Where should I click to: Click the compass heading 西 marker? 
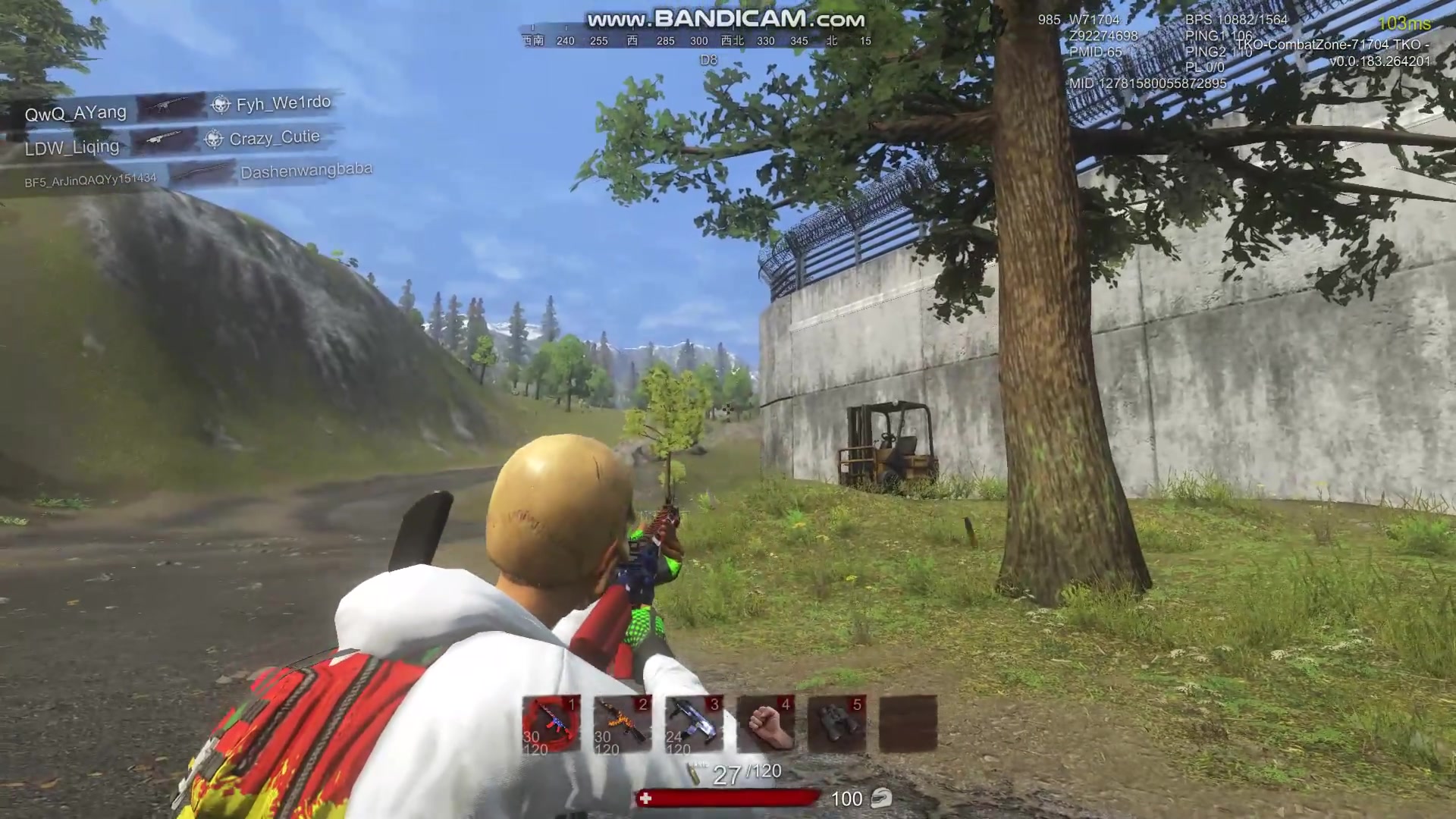click(634, 41)
